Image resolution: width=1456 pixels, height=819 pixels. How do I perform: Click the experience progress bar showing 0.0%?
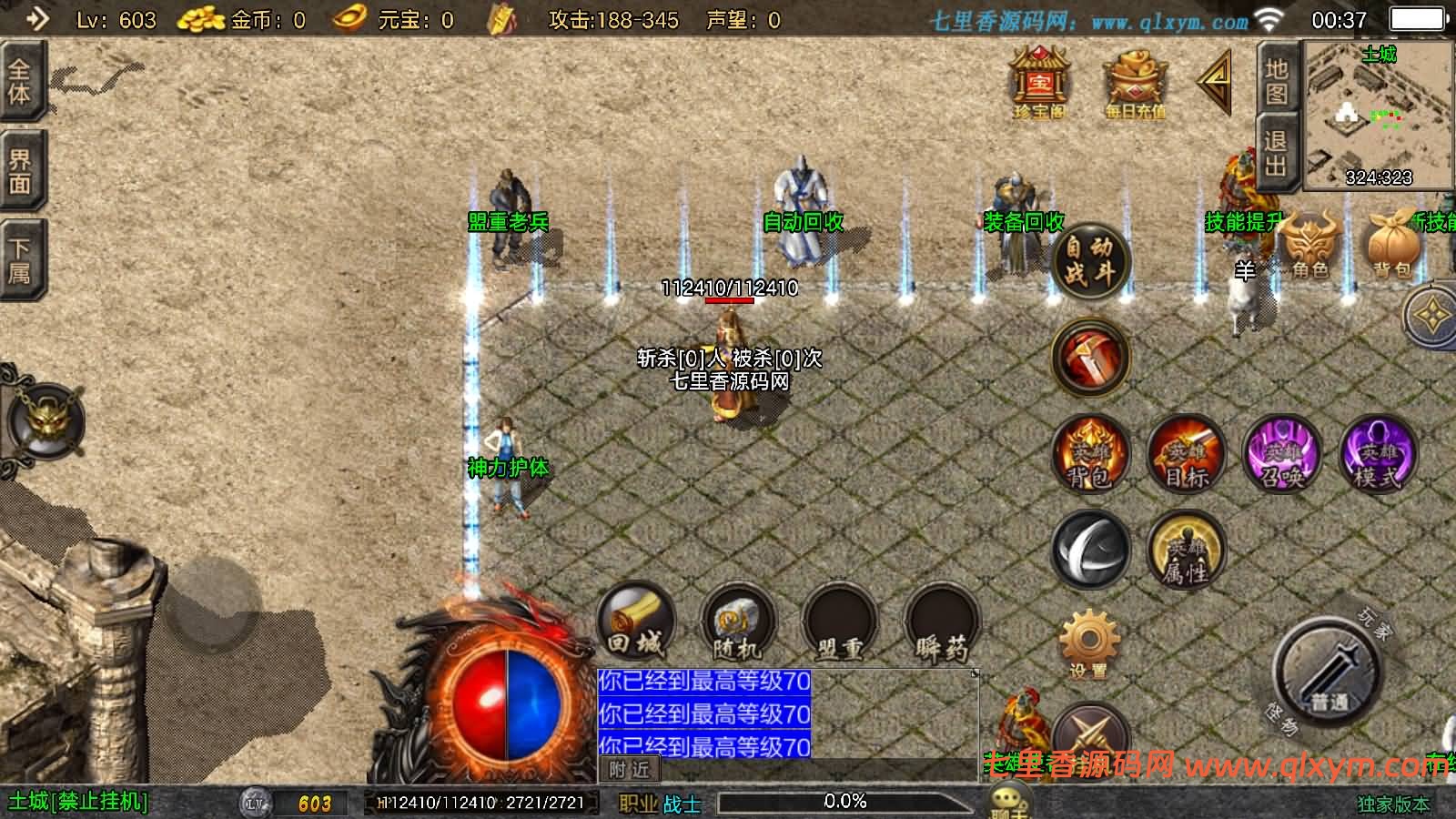pos(846,802)
